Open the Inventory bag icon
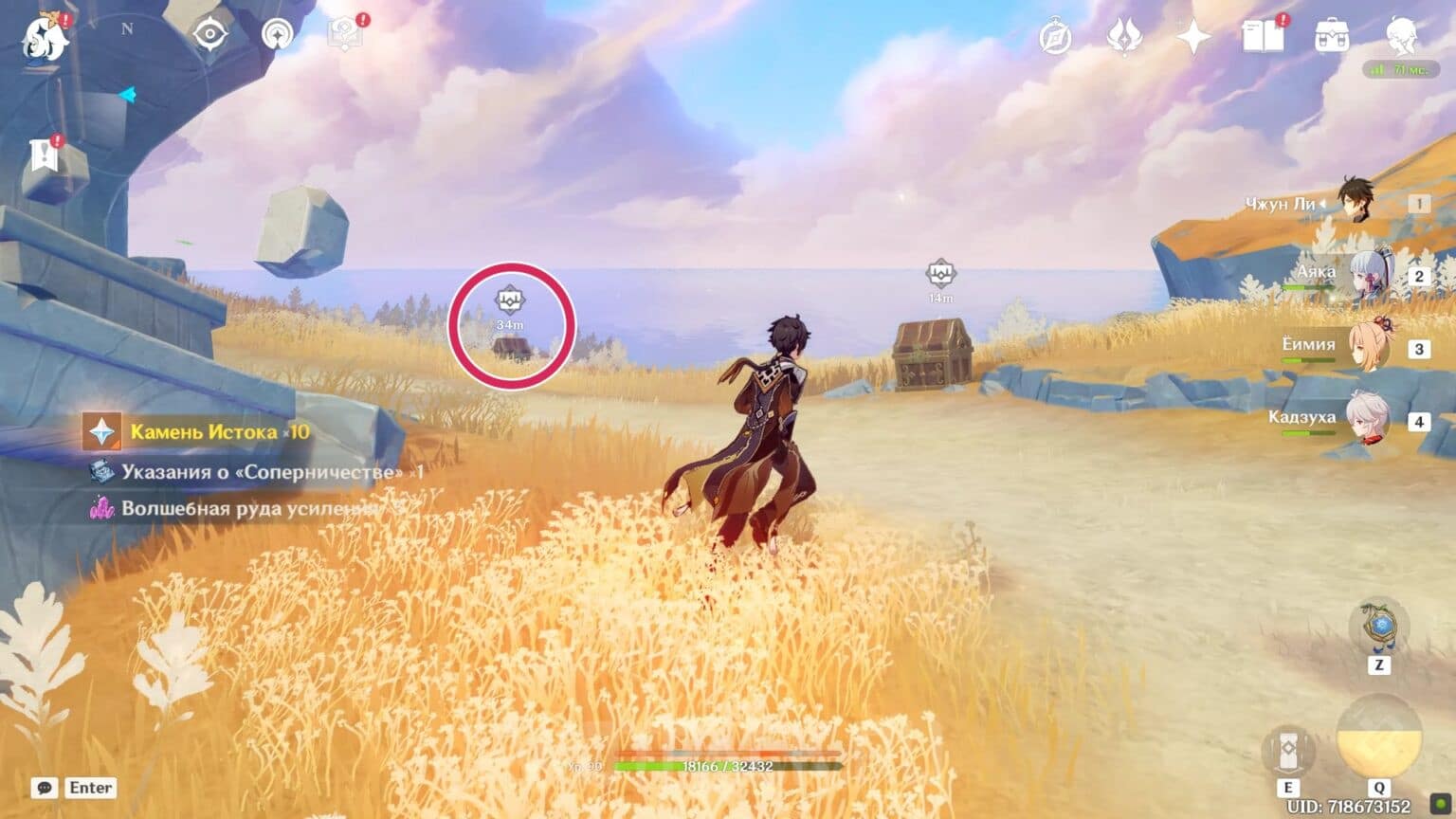 click(1332, 38)
